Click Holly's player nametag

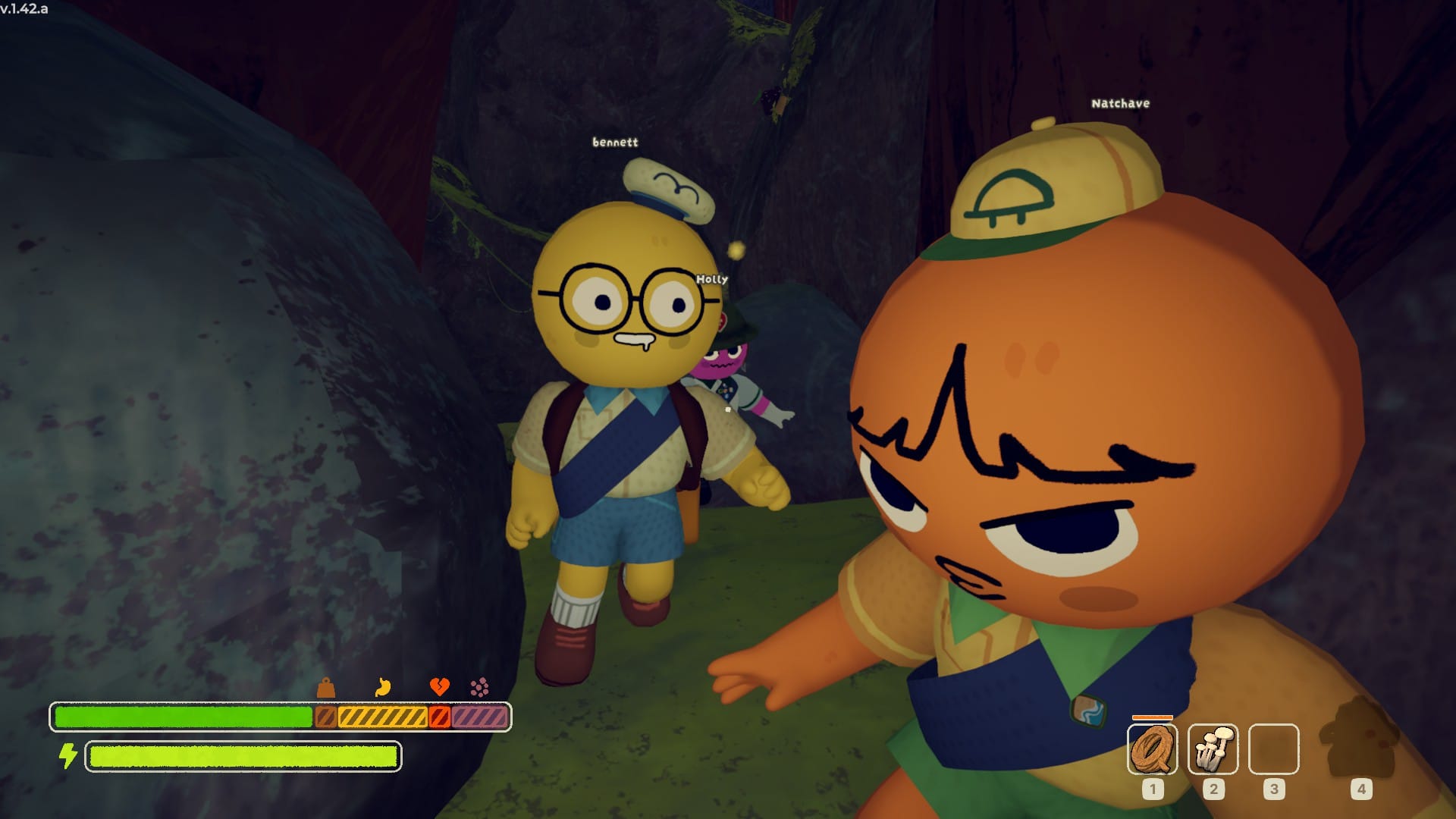pos(711,279)
